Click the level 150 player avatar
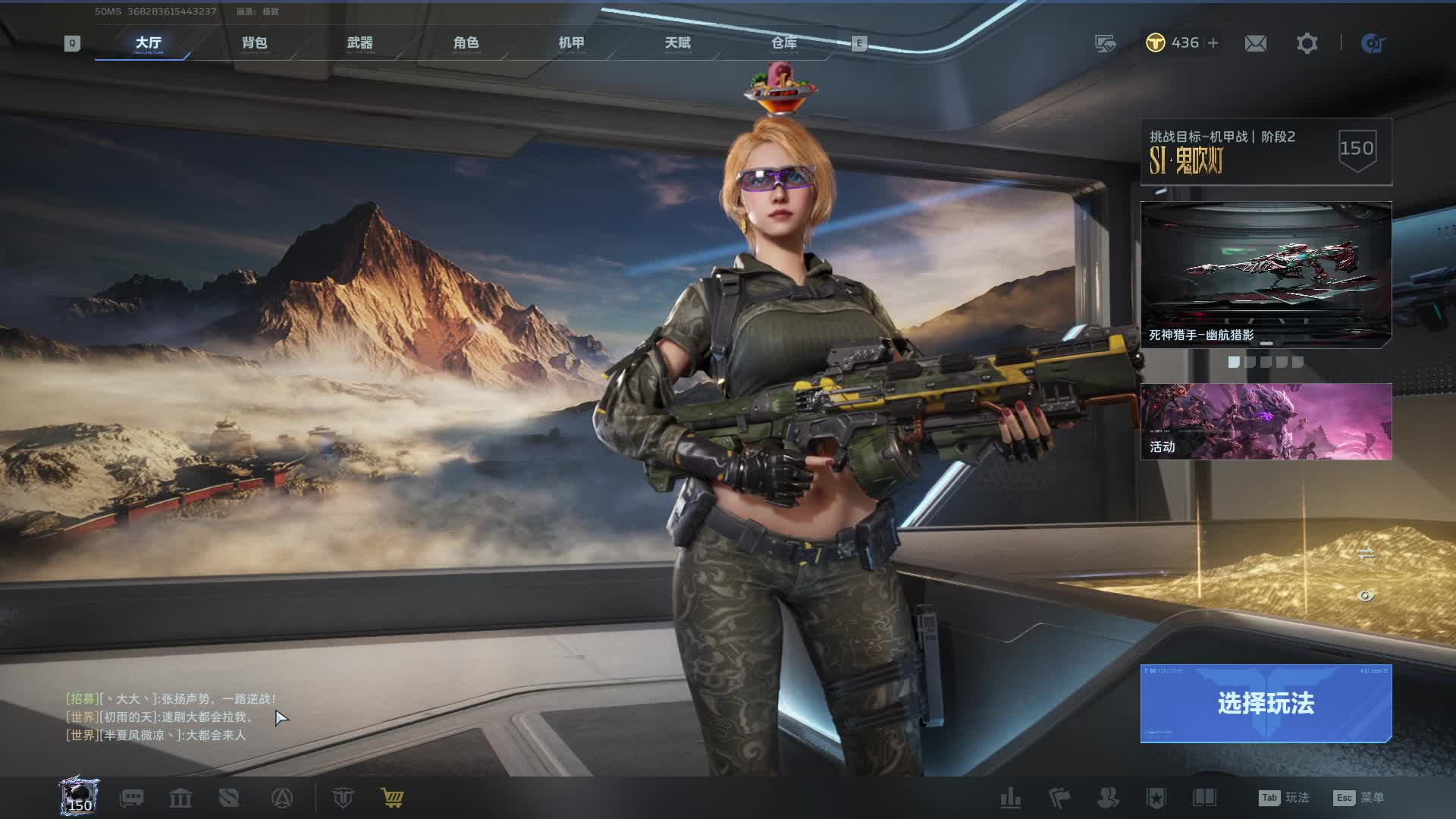The width and height of the screenshot is (1456, 819). [x=80, y=796]
